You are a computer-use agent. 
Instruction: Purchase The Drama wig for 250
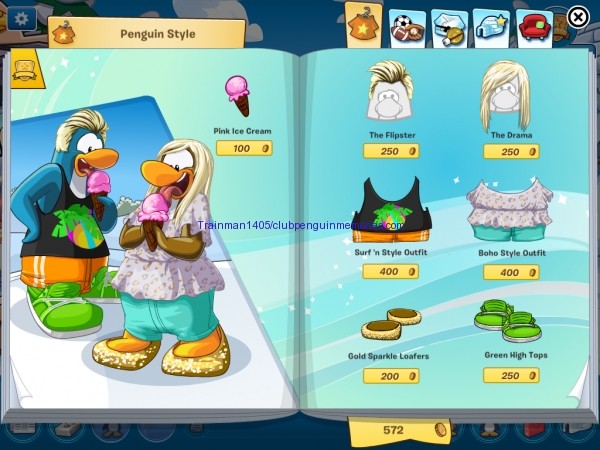511,151
